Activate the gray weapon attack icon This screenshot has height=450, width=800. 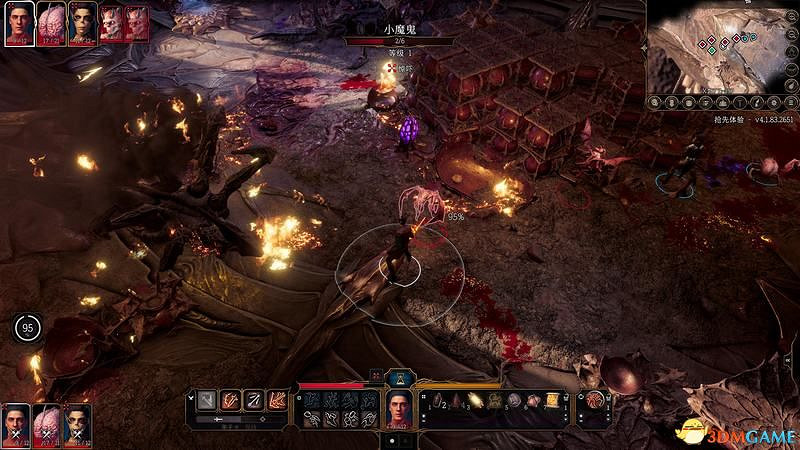click(x=206, y=399)
